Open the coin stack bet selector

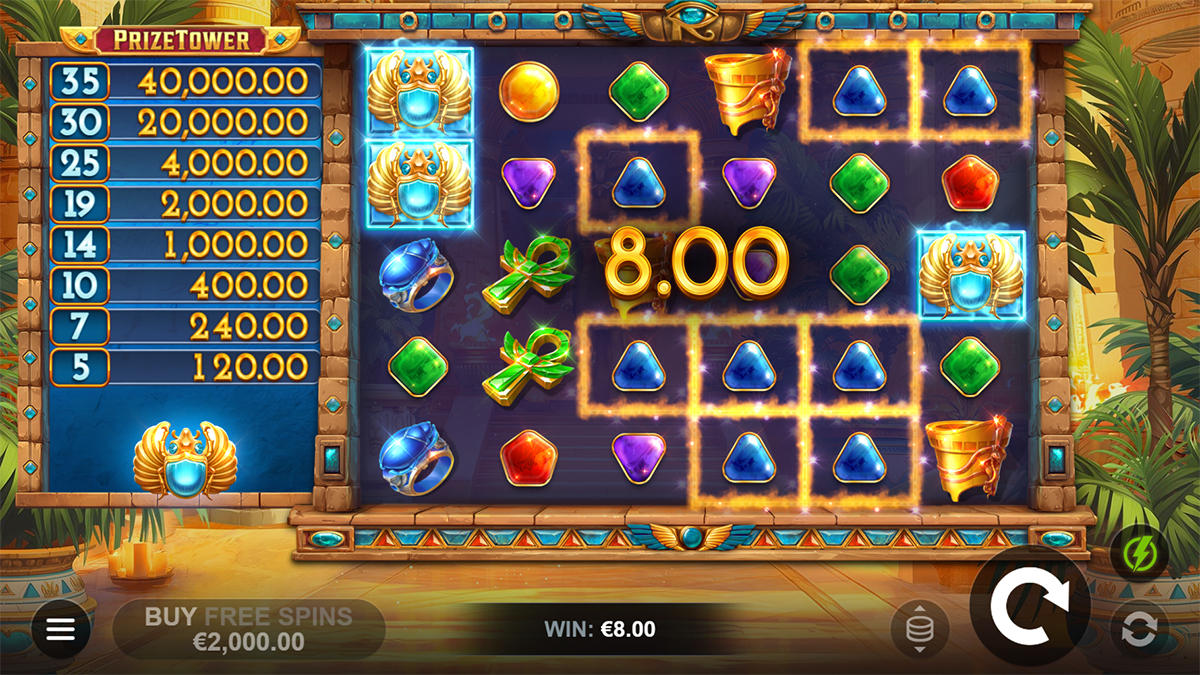click(919, 629)
